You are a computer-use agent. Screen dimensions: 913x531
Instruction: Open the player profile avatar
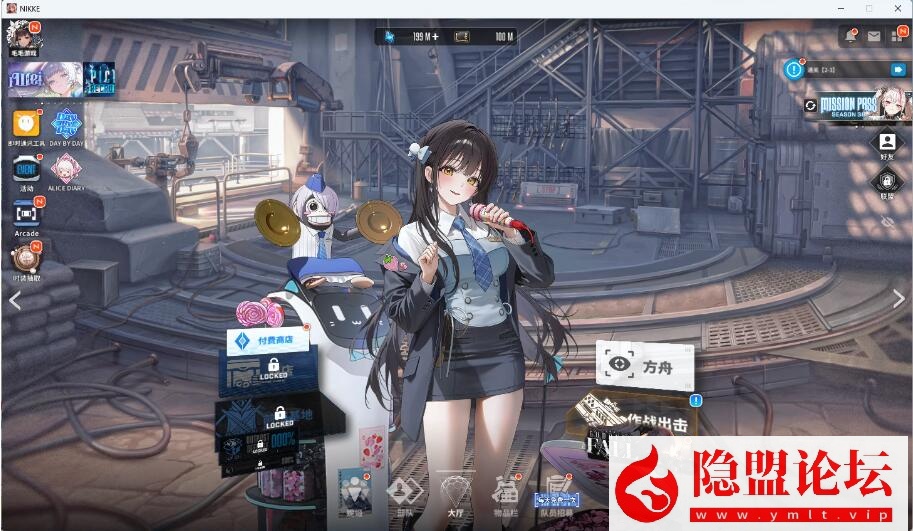pyautogui.click(x=22, y=38)
